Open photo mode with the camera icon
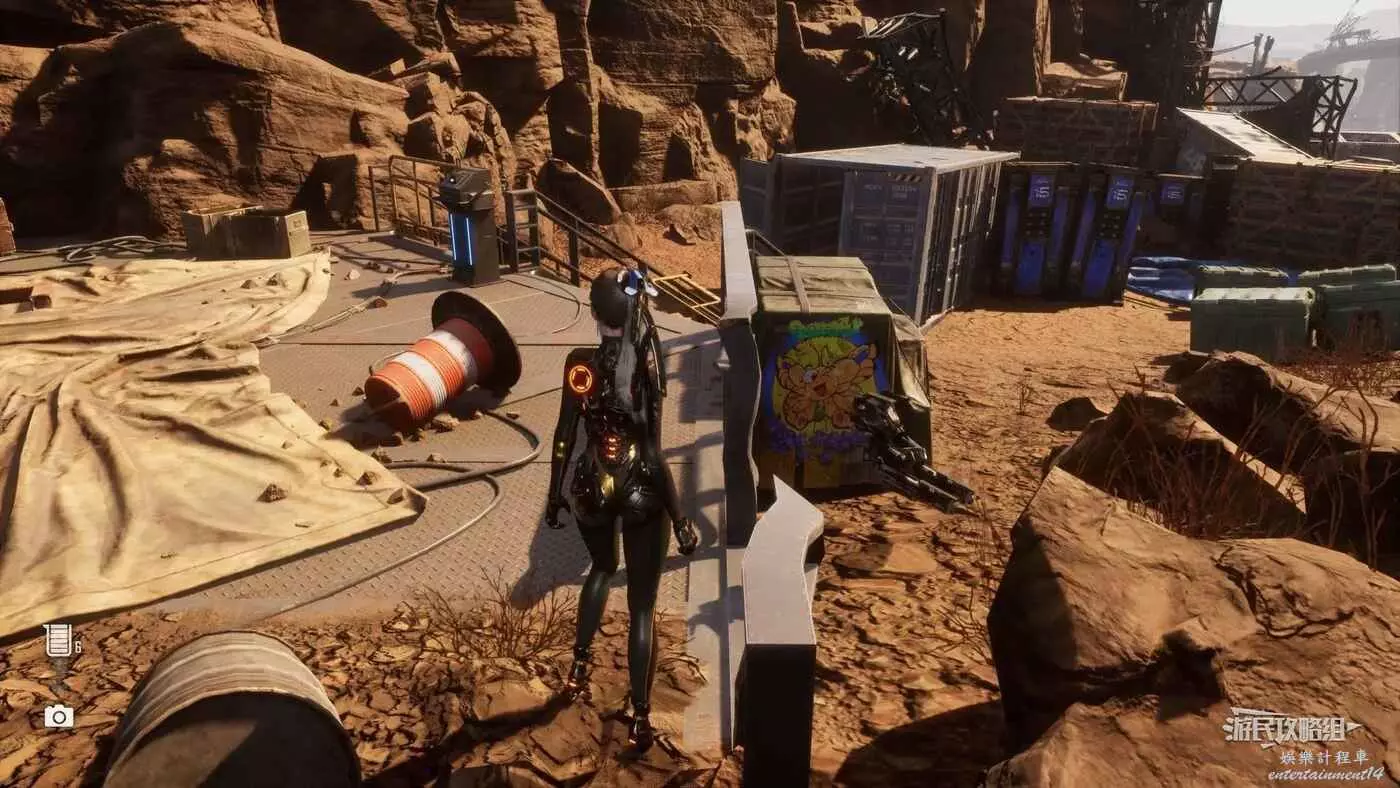This screenshot has height=788, width=1400. pyautogui.click(x=58, y=715)
